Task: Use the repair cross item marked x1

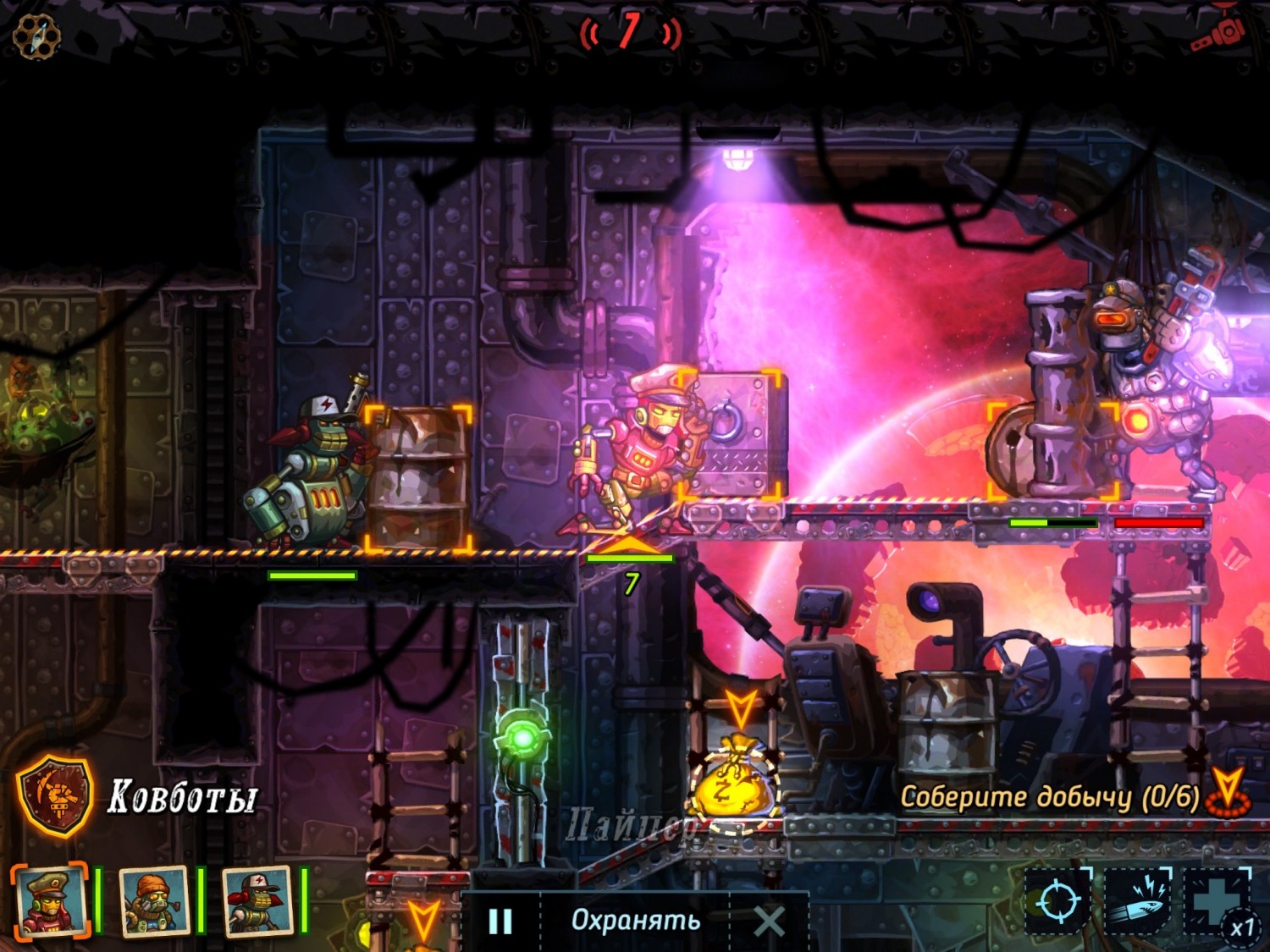Action: 1218,900
